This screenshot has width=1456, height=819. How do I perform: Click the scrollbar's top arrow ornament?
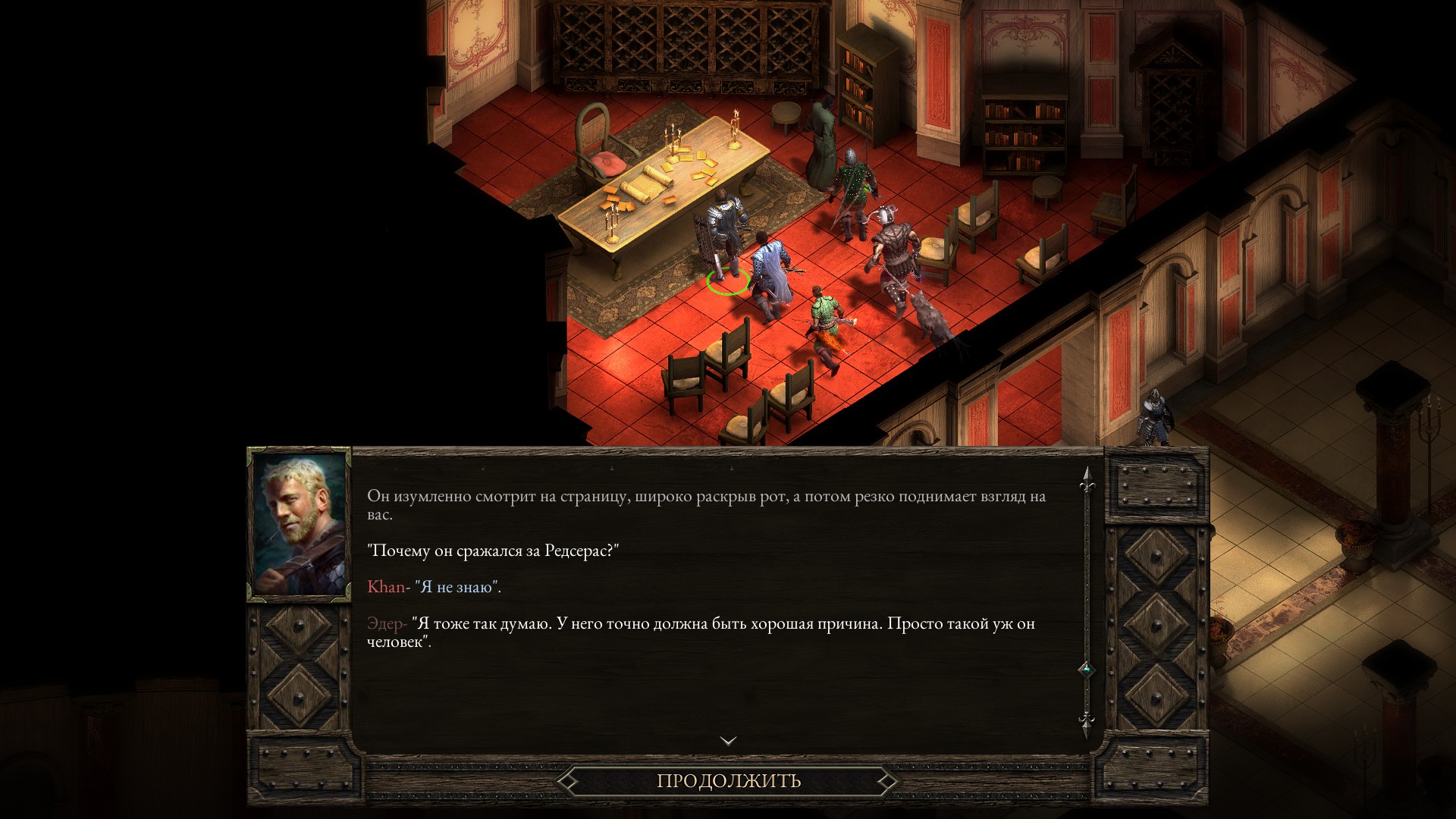pos(1087,478)
